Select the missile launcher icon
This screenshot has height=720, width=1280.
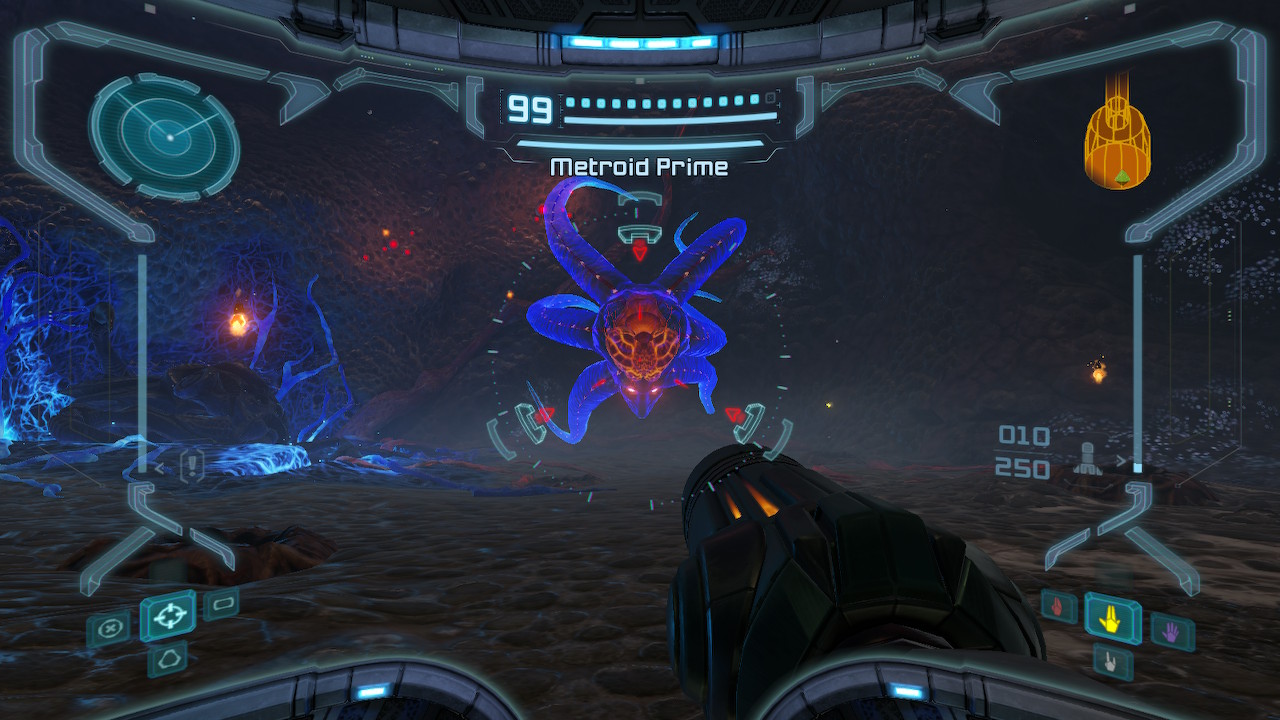coord(1086,457)
